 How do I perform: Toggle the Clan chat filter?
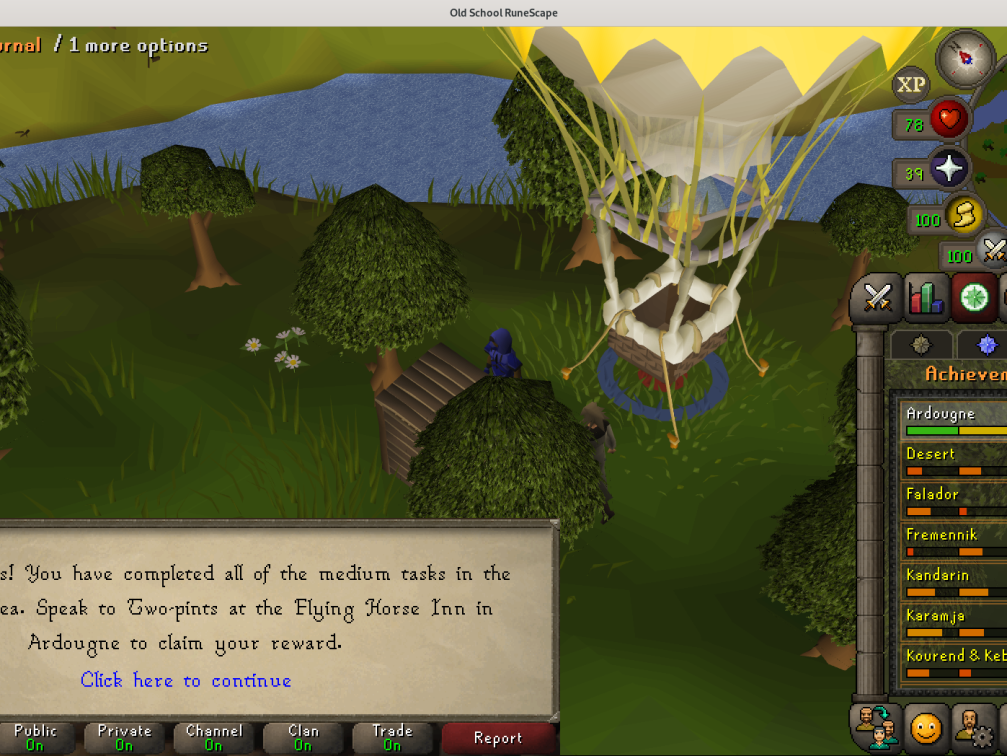pyautogui.click(x=303, y=738)
